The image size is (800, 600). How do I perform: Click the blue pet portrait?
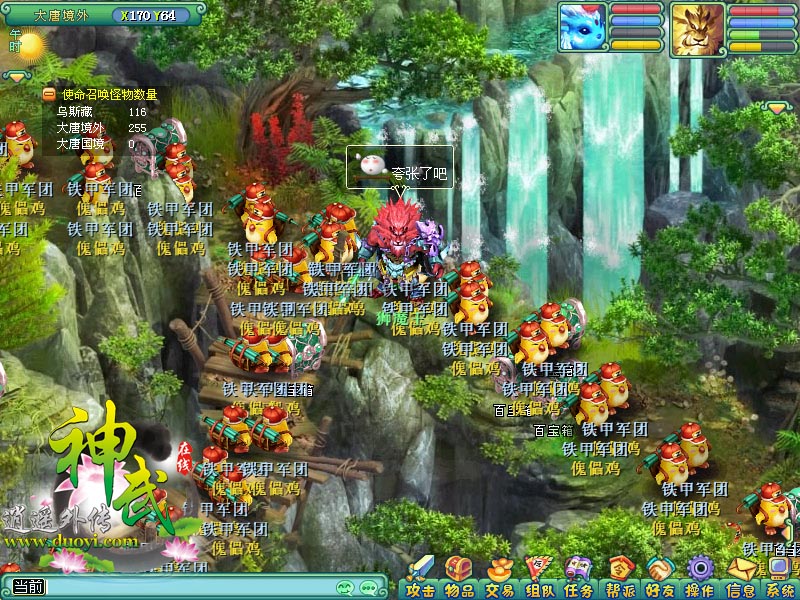tap(583, 28)
